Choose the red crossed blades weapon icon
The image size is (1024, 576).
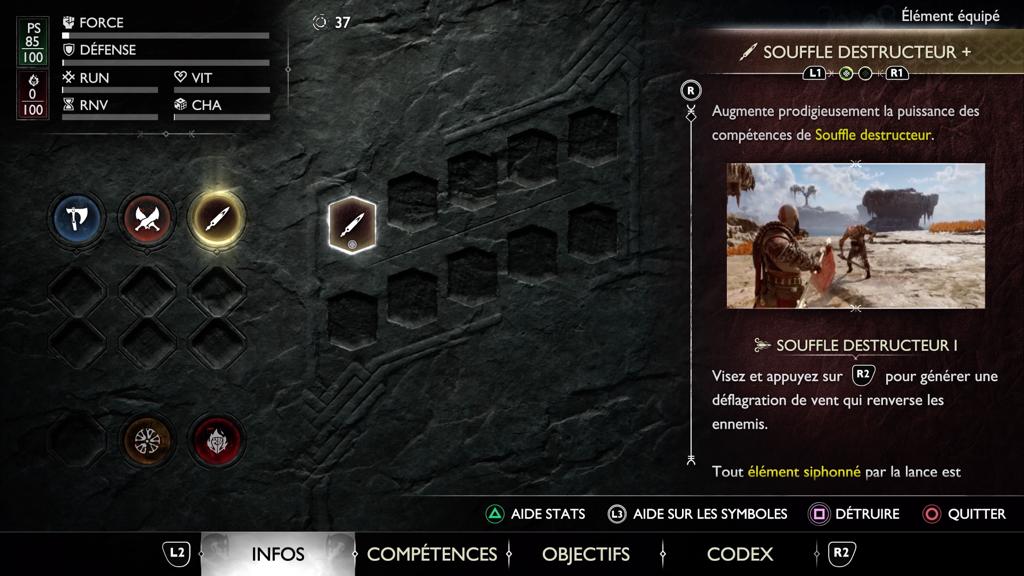click(147, 218)
